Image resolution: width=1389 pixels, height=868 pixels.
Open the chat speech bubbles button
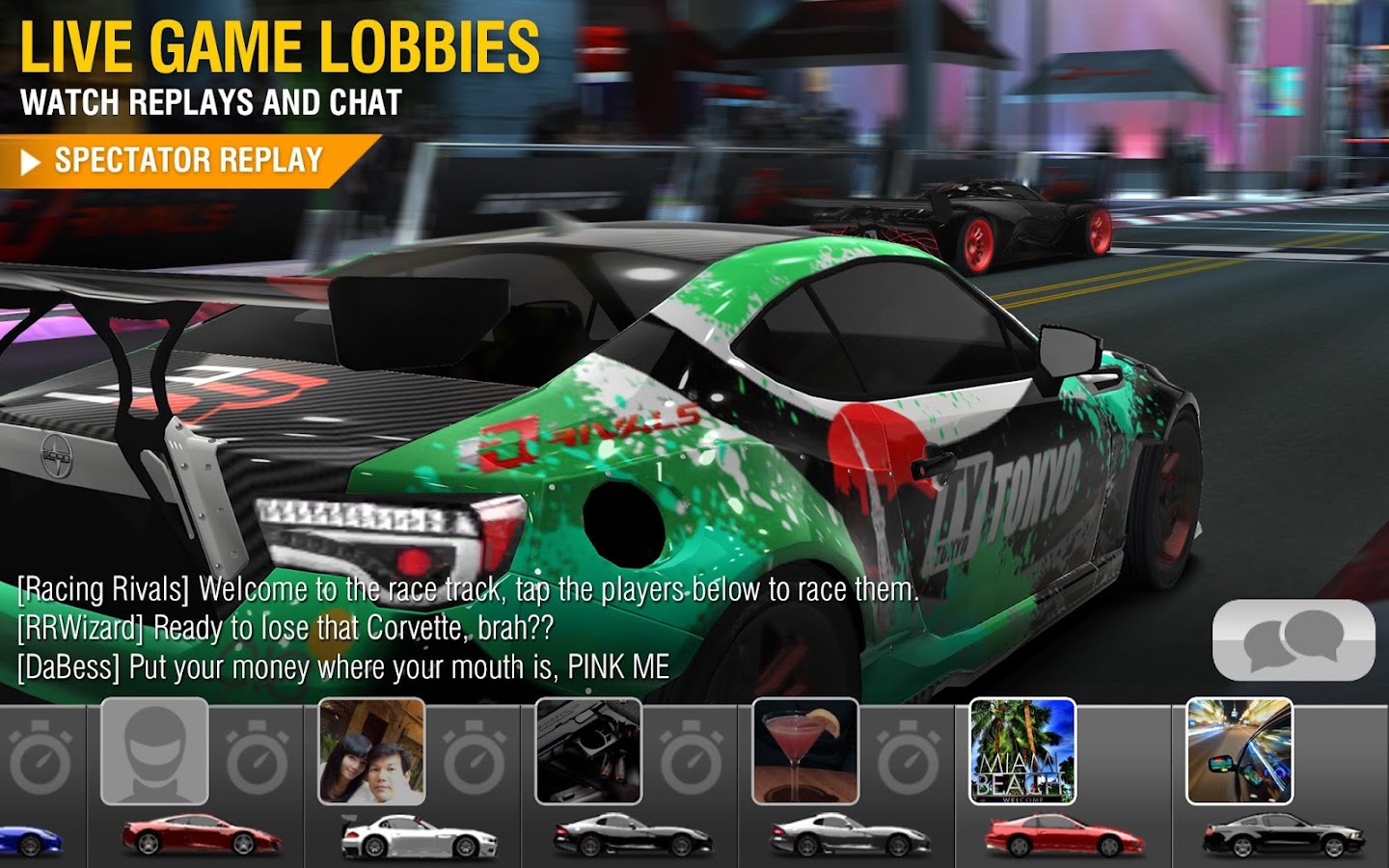[1293, 640]
